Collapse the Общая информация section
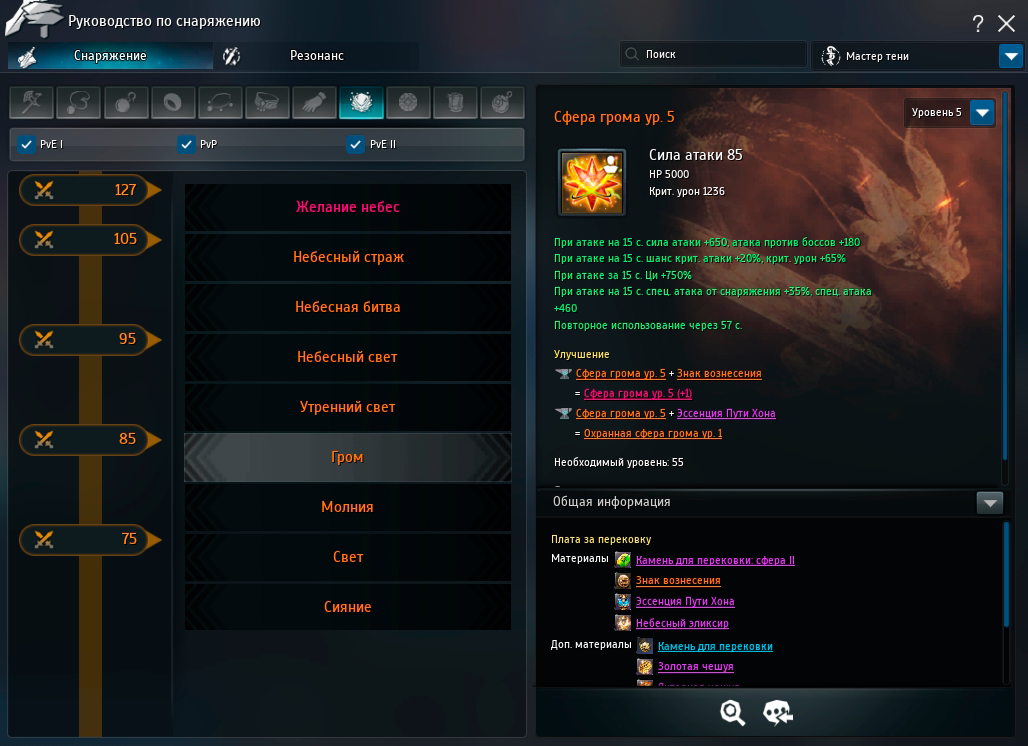Viewport: 1028px width, 746px height. point(989,503)
